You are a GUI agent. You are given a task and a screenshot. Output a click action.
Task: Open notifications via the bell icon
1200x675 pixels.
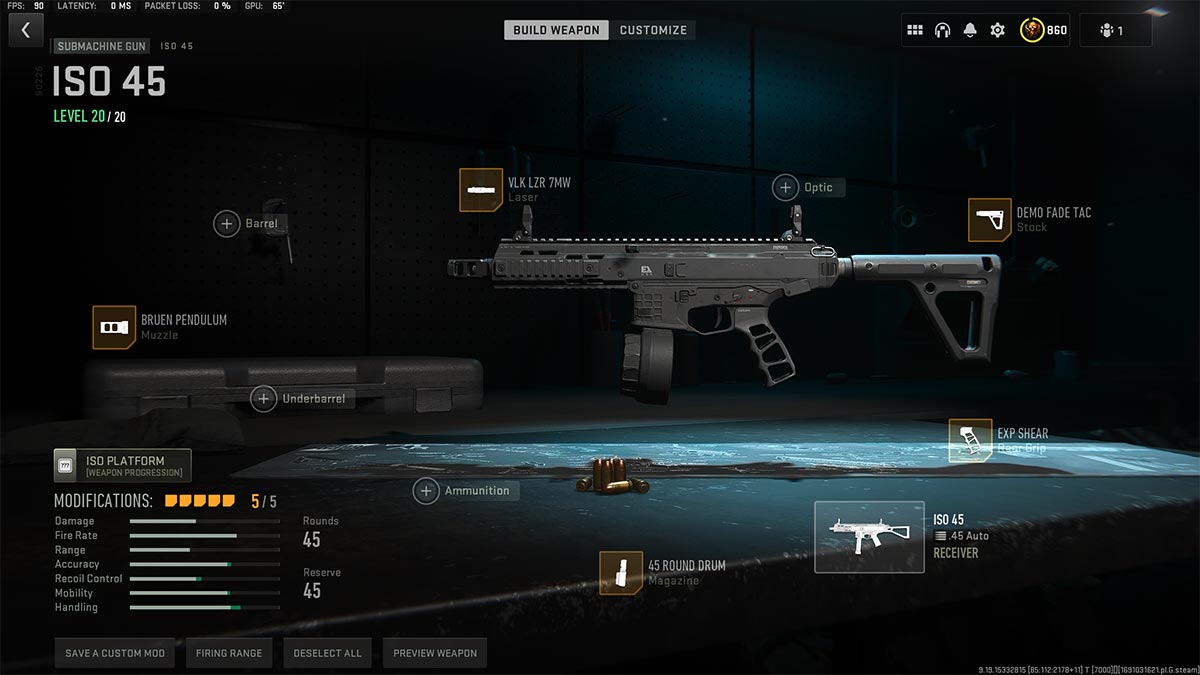click(969, 30)
